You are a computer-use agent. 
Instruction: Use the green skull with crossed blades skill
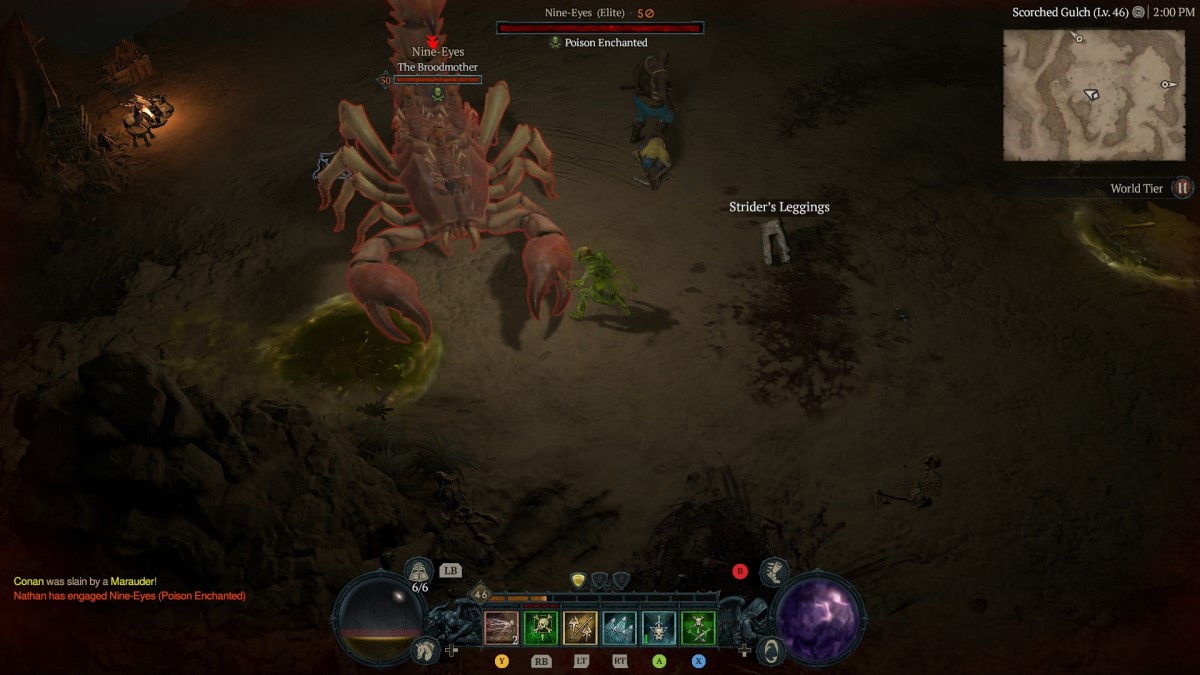698,628
